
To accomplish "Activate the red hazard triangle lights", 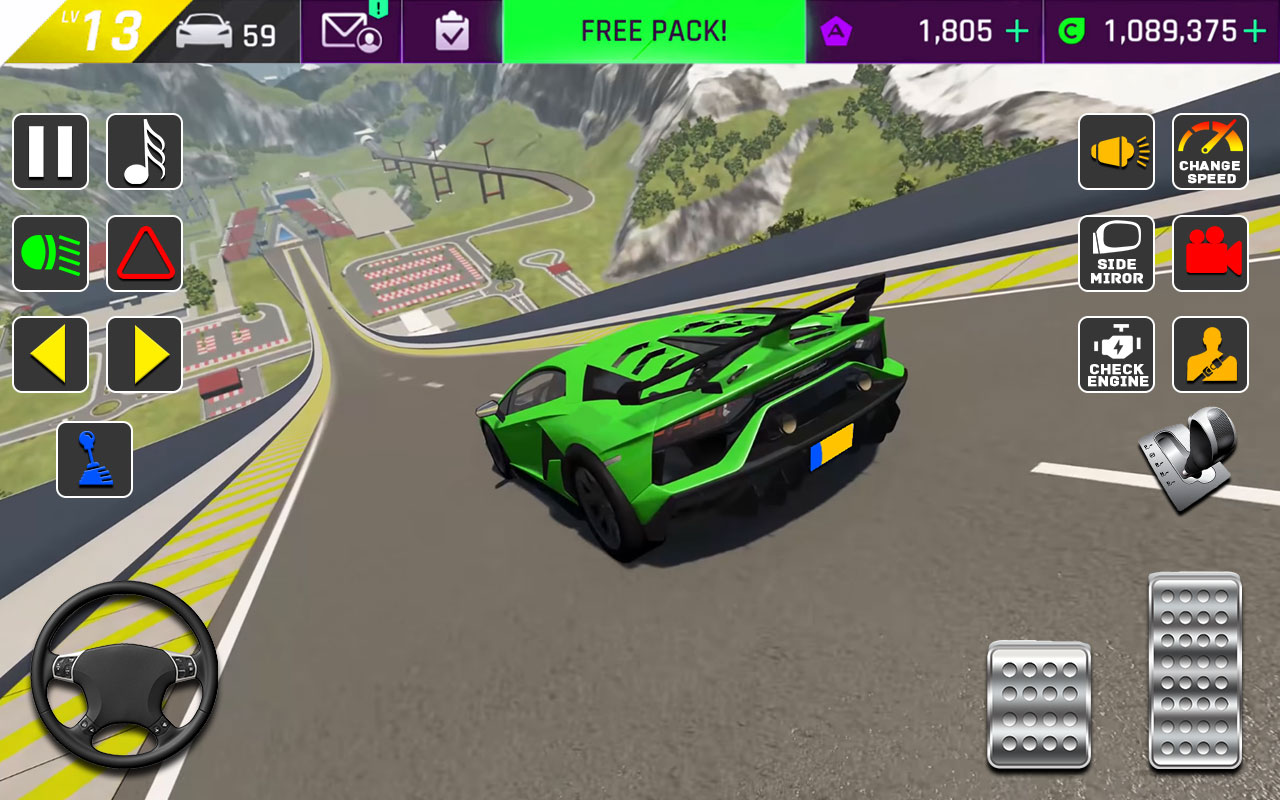I will [144, 253].
